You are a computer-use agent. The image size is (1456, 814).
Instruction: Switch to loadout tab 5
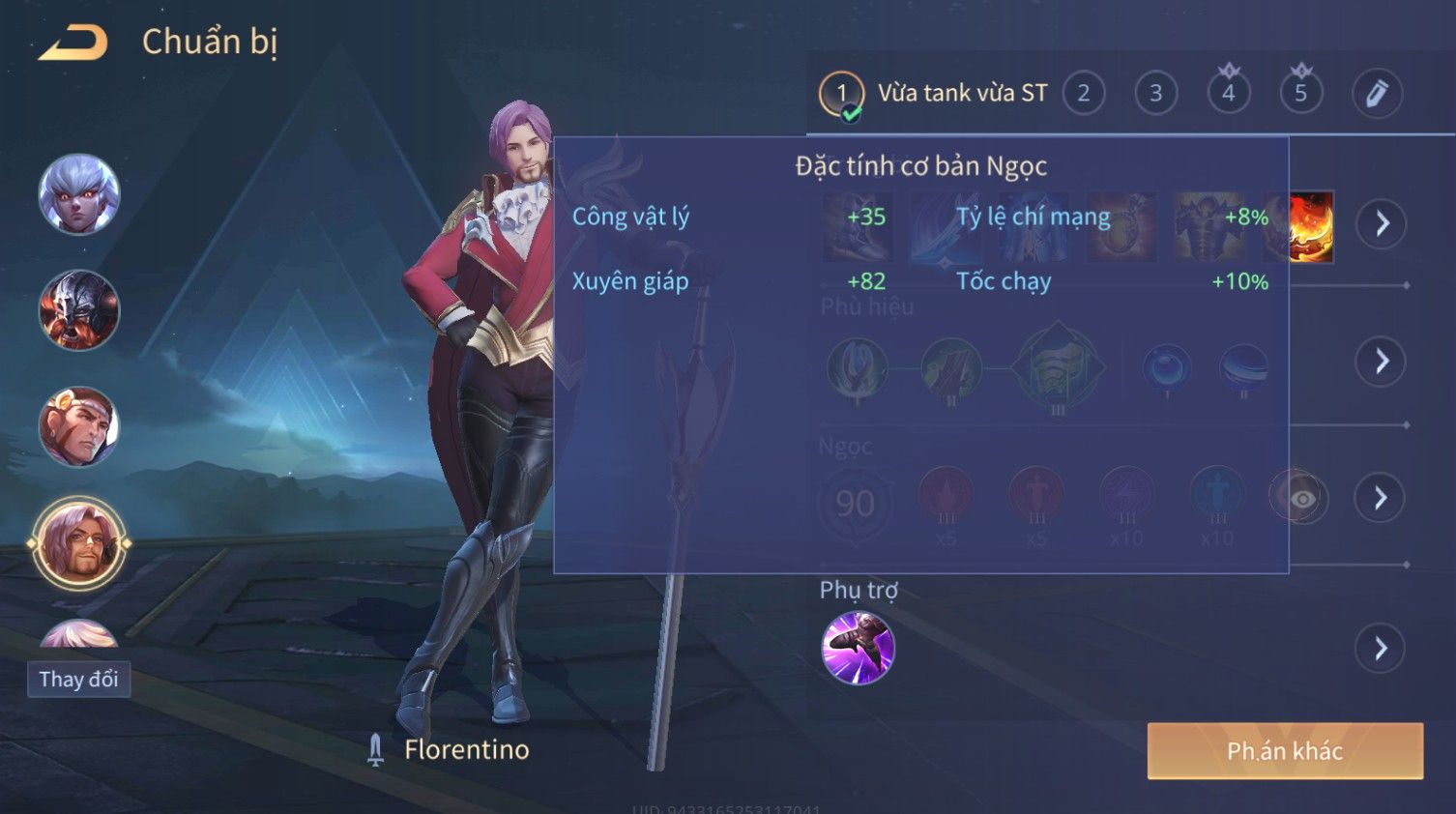(1300, 94)
